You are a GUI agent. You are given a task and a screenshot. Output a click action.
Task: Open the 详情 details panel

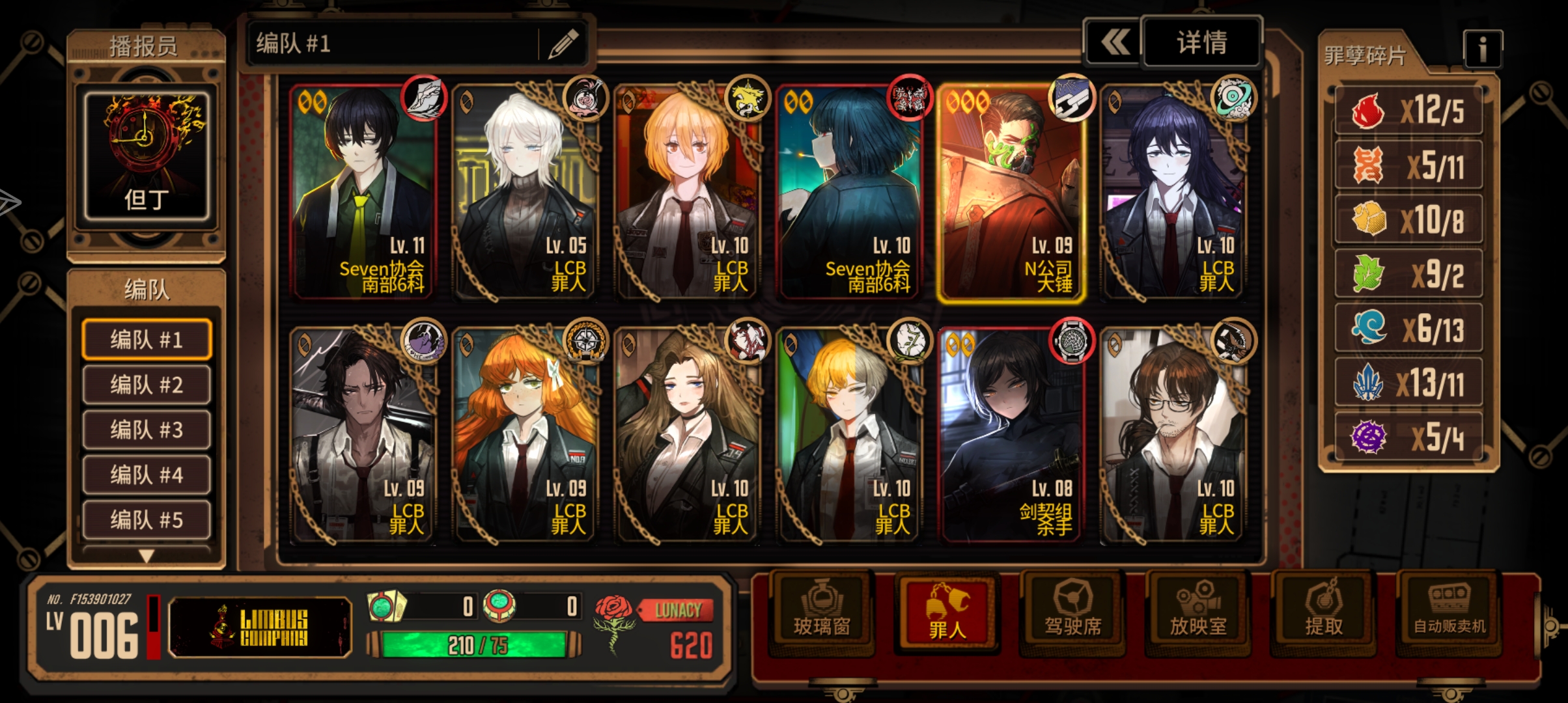point(1201,43)
